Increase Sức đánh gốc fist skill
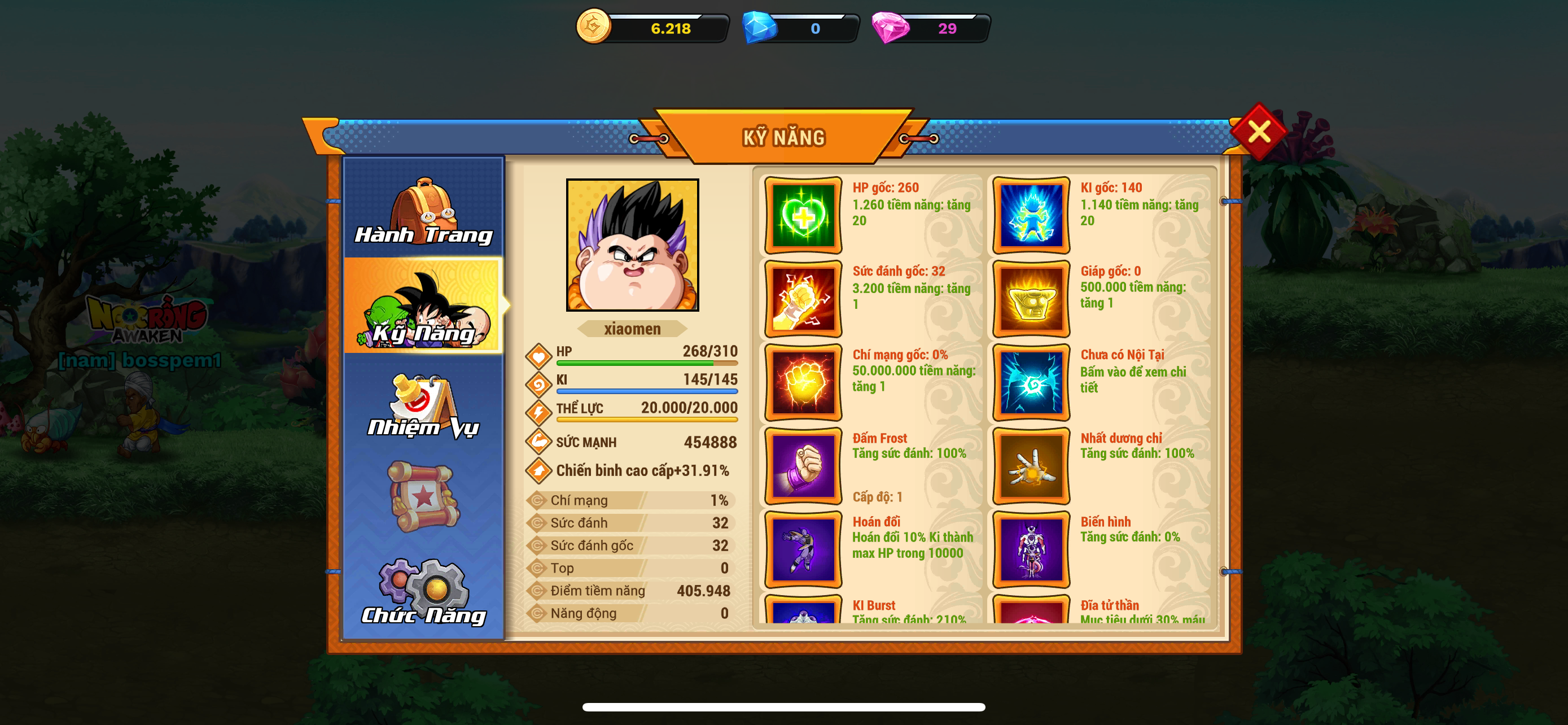The image size is (1568, 725). point(804,299)
